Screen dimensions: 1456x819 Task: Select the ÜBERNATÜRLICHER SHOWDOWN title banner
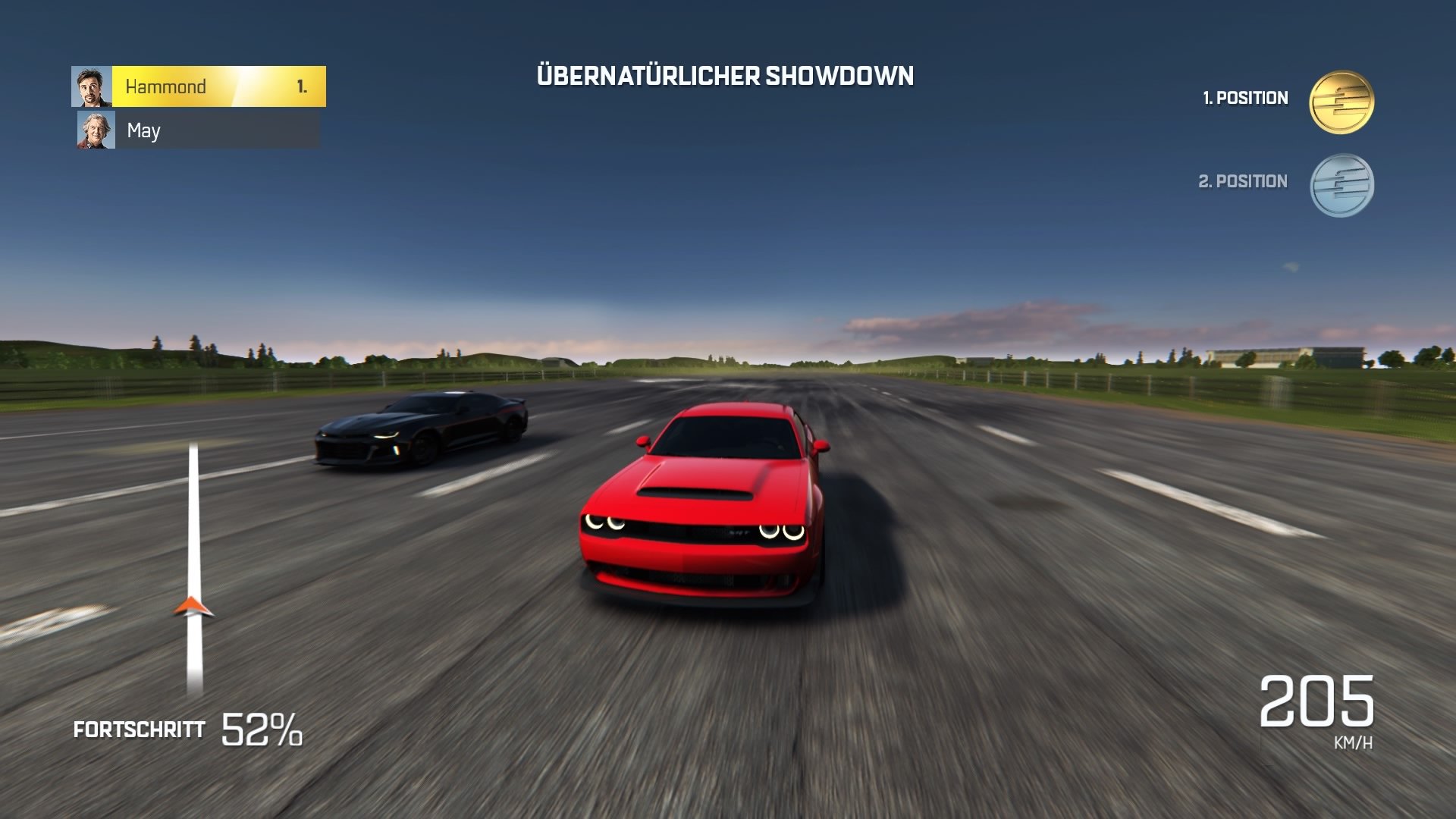(x=726, y=75)
